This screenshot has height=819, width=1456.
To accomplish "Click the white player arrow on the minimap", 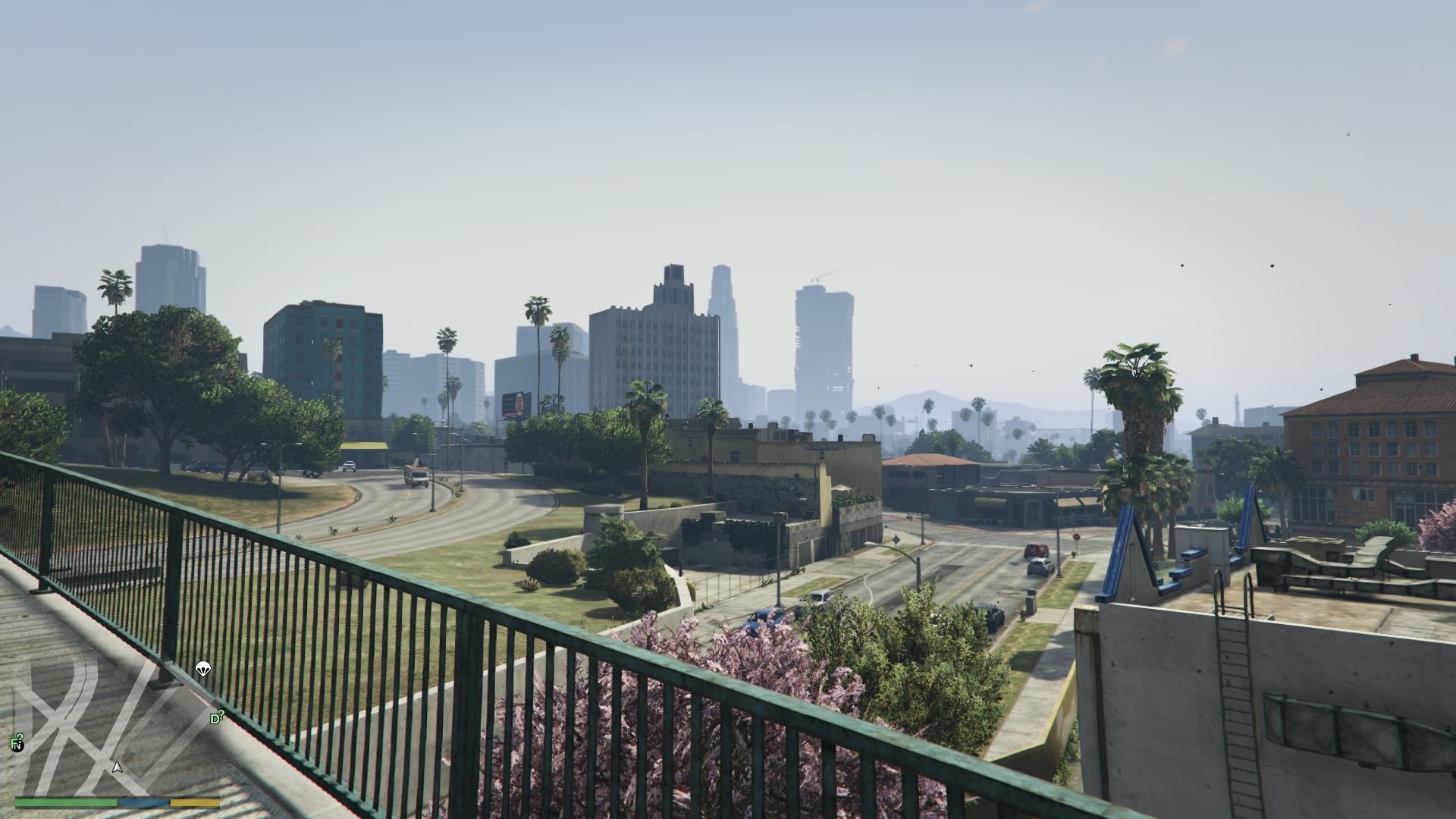I will 117,768.
